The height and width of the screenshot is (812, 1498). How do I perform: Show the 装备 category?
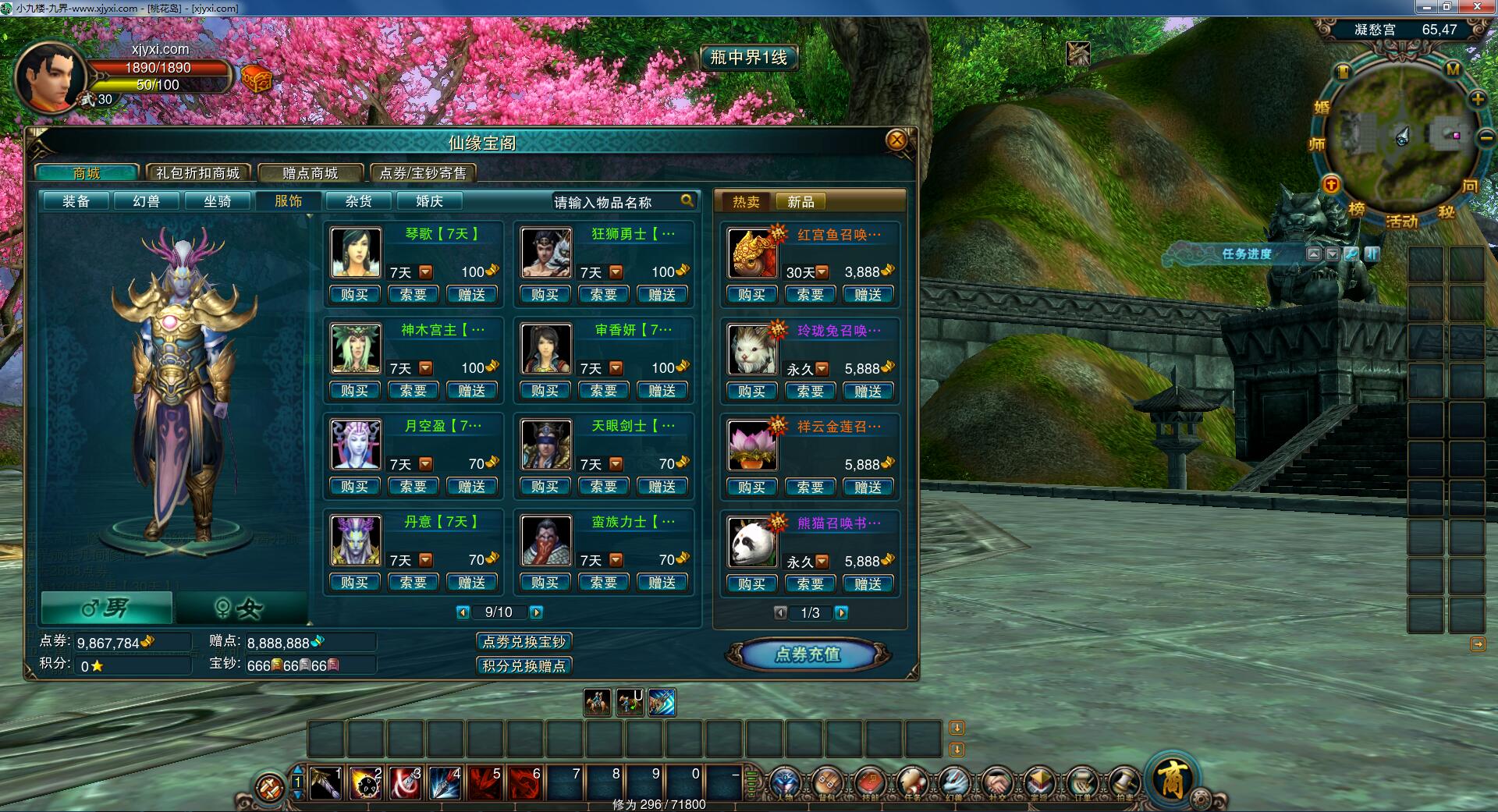(x=76, y=201)
